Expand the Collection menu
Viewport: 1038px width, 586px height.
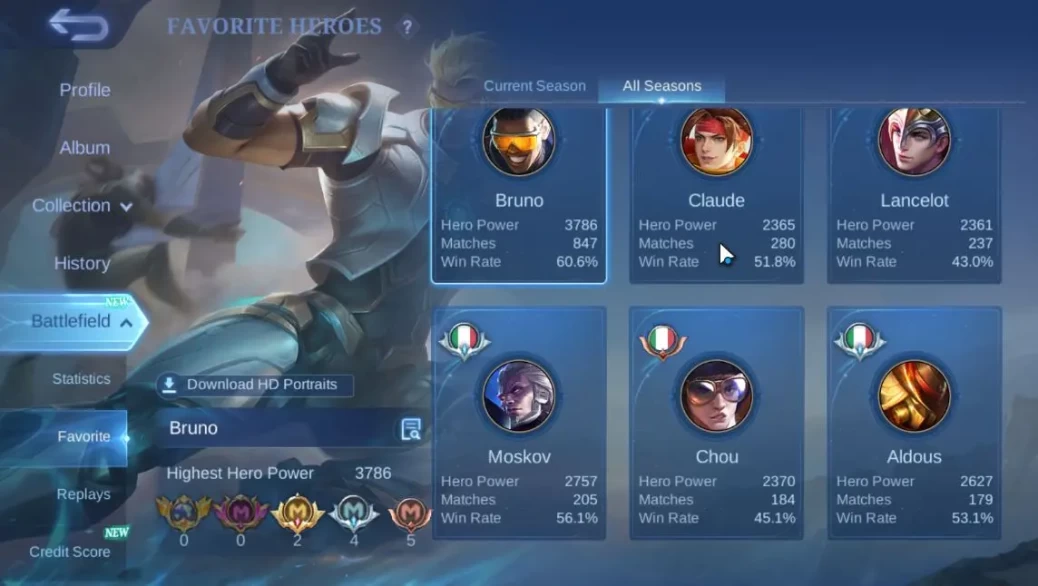(x=82, y=206)
